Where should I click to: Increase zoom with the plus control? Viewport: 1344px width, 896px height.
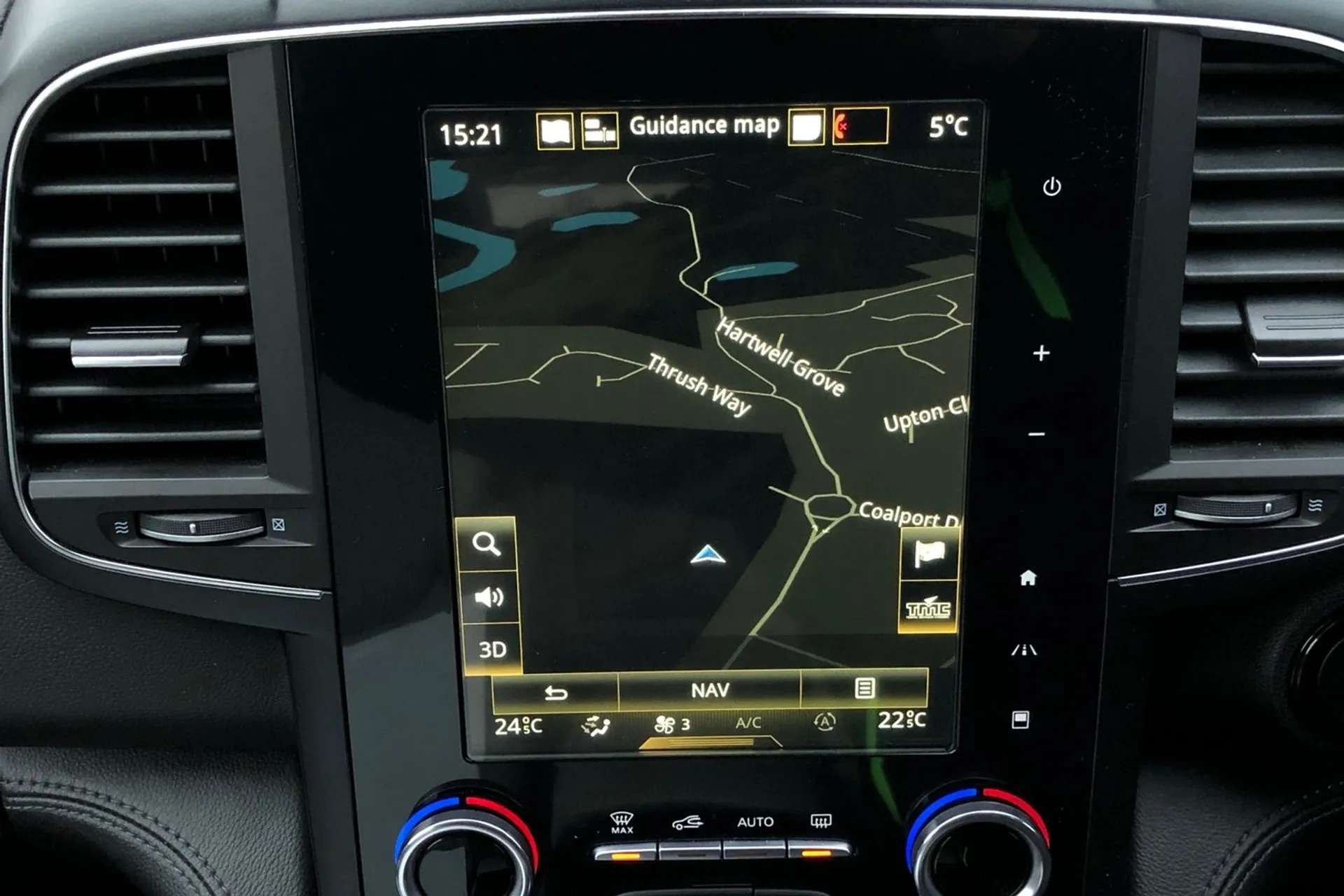[1041, 354]
